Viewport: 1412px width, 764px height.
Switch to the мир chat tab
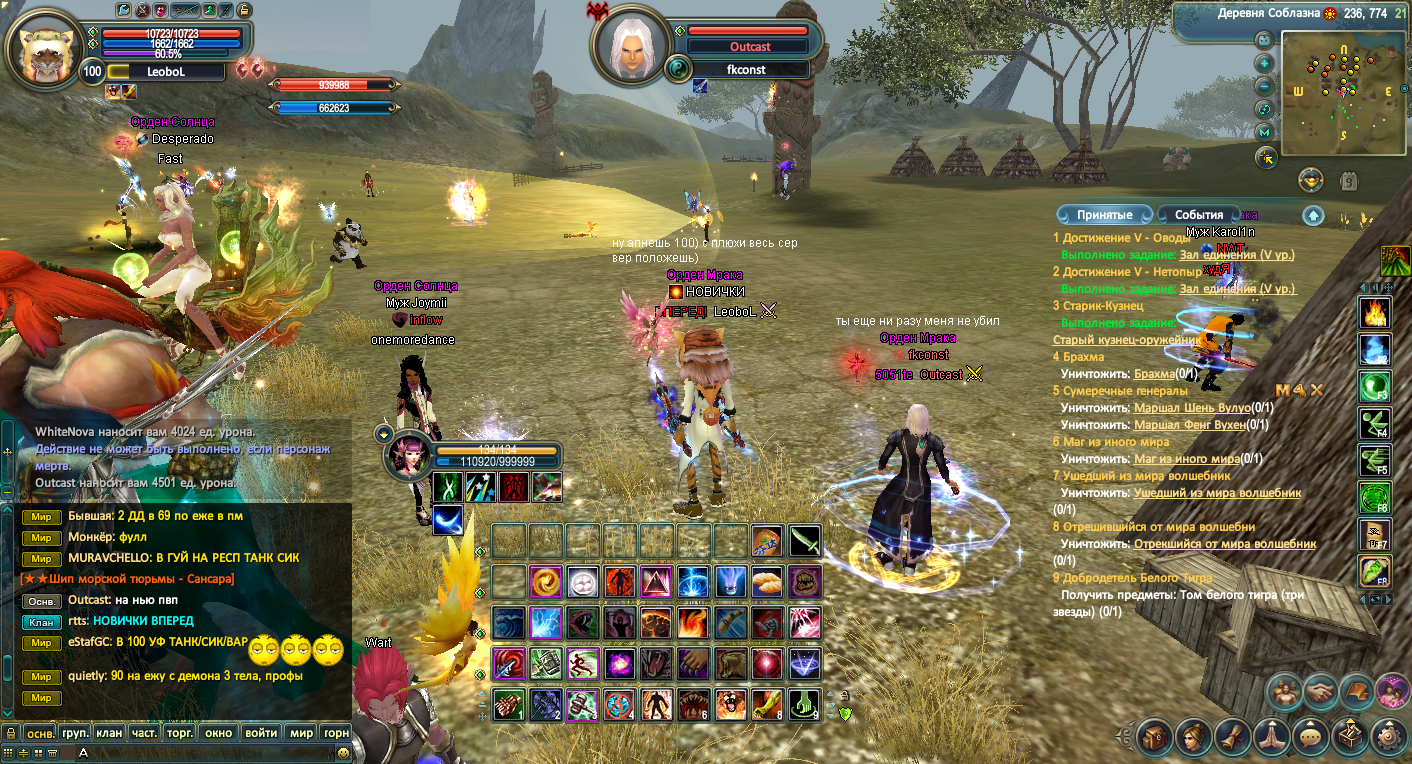[x=301, y=733]
